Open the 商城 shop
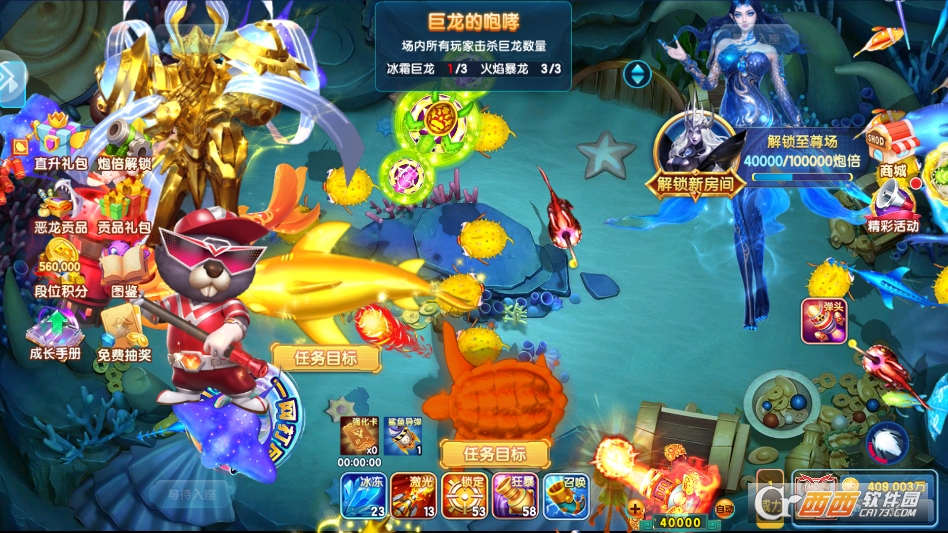Screen dimensions: 948x533 [892, 150]
